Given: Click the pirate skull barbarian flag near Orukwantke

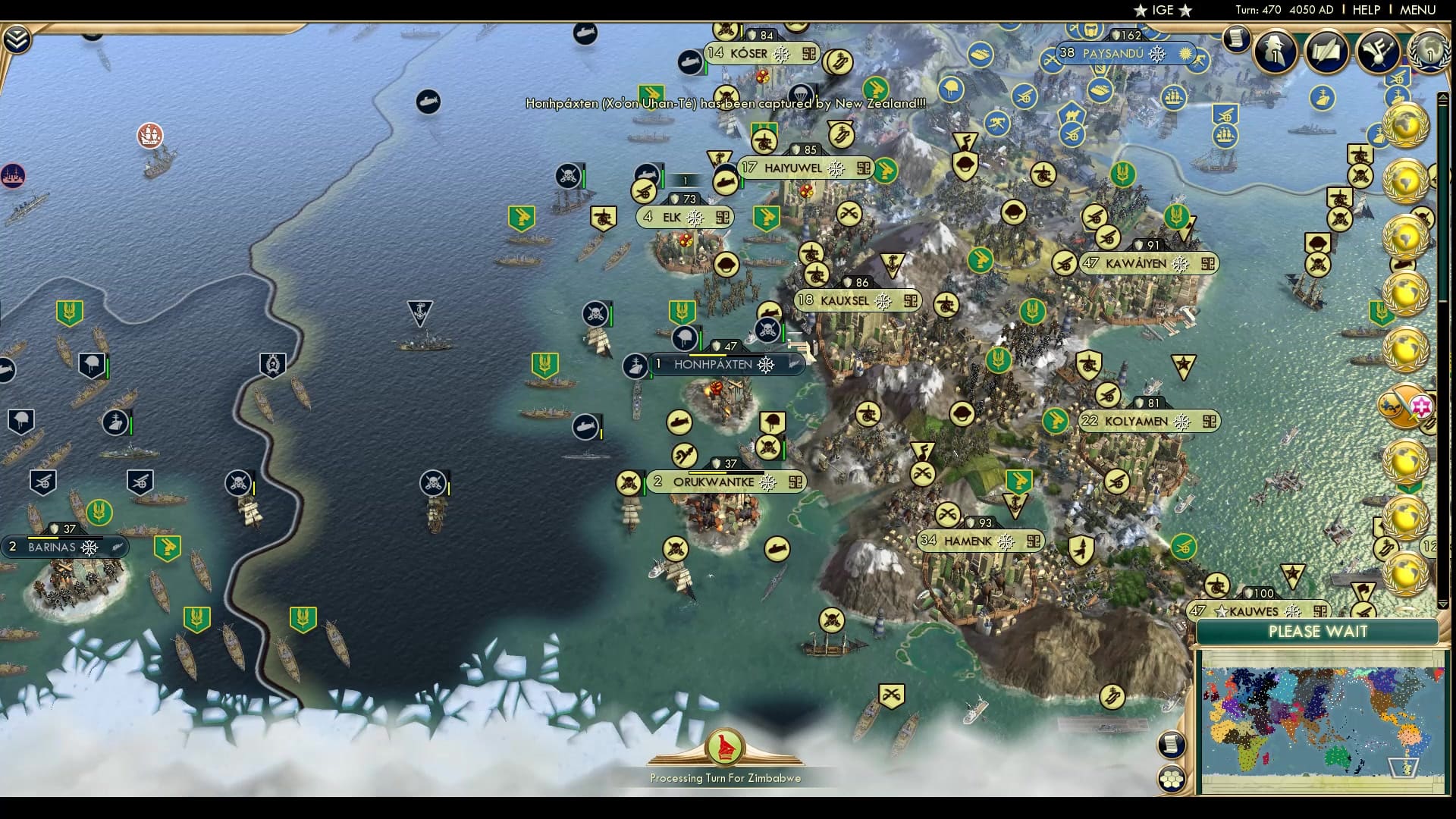Looking at the screenshot, I should point(628,484).
